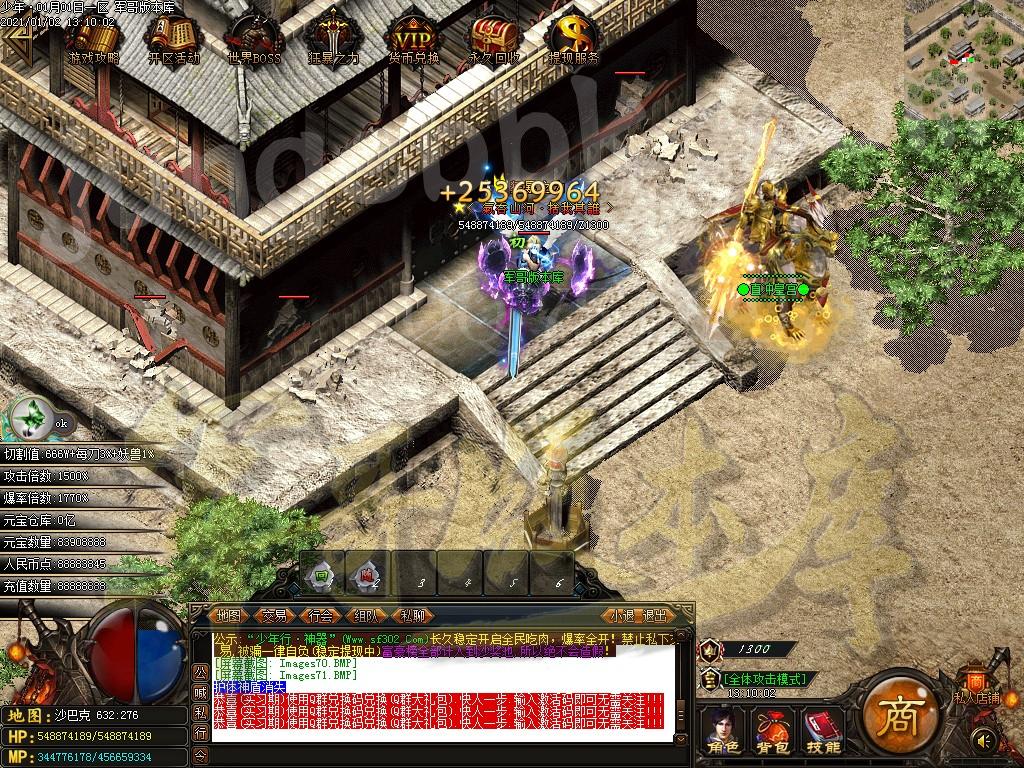This screenshot has height=768, width=1024.
Task: Open the 游戏攻略 game guide icon
Action: [94, 40]
